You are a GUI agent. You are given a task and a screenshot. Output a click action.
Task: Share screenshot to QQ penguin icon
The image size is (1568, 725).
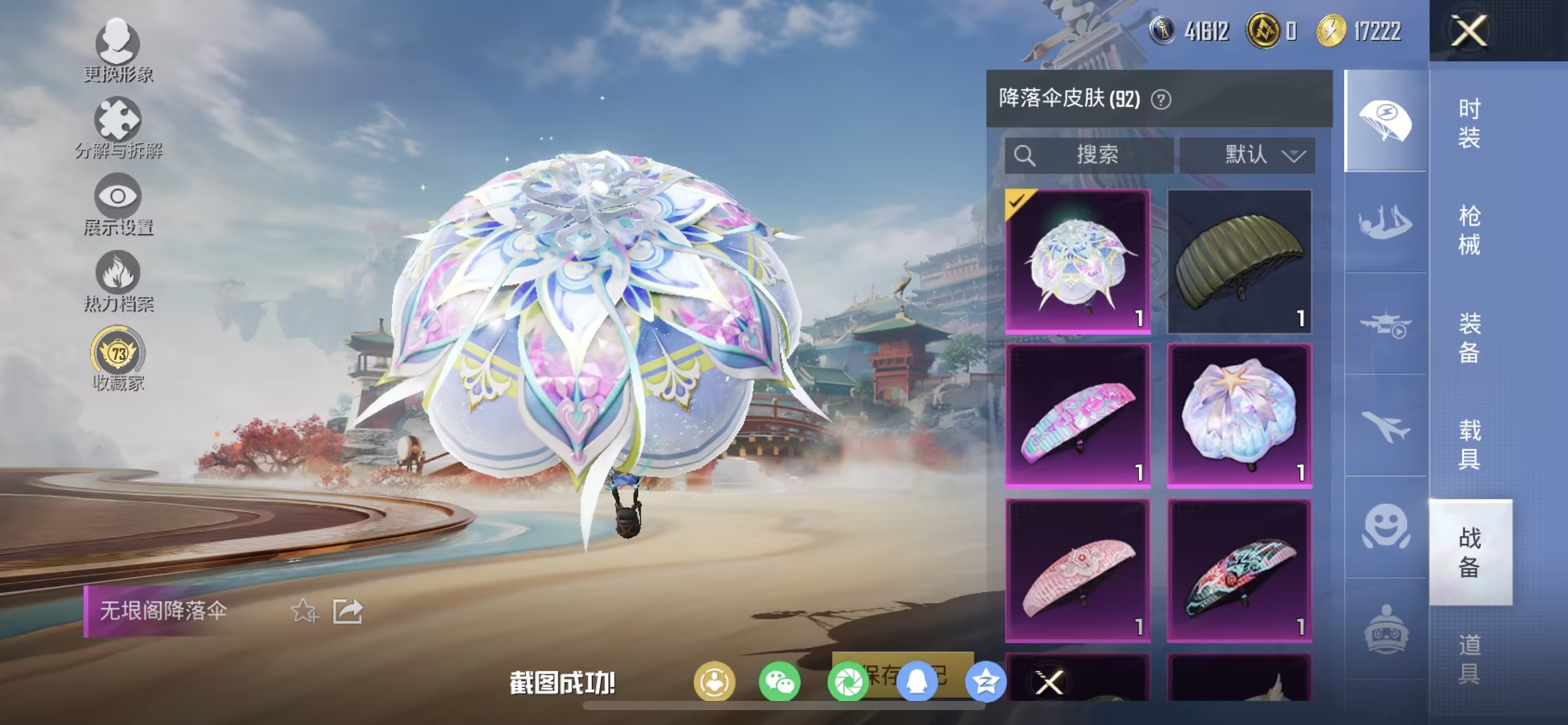(918, 679)
